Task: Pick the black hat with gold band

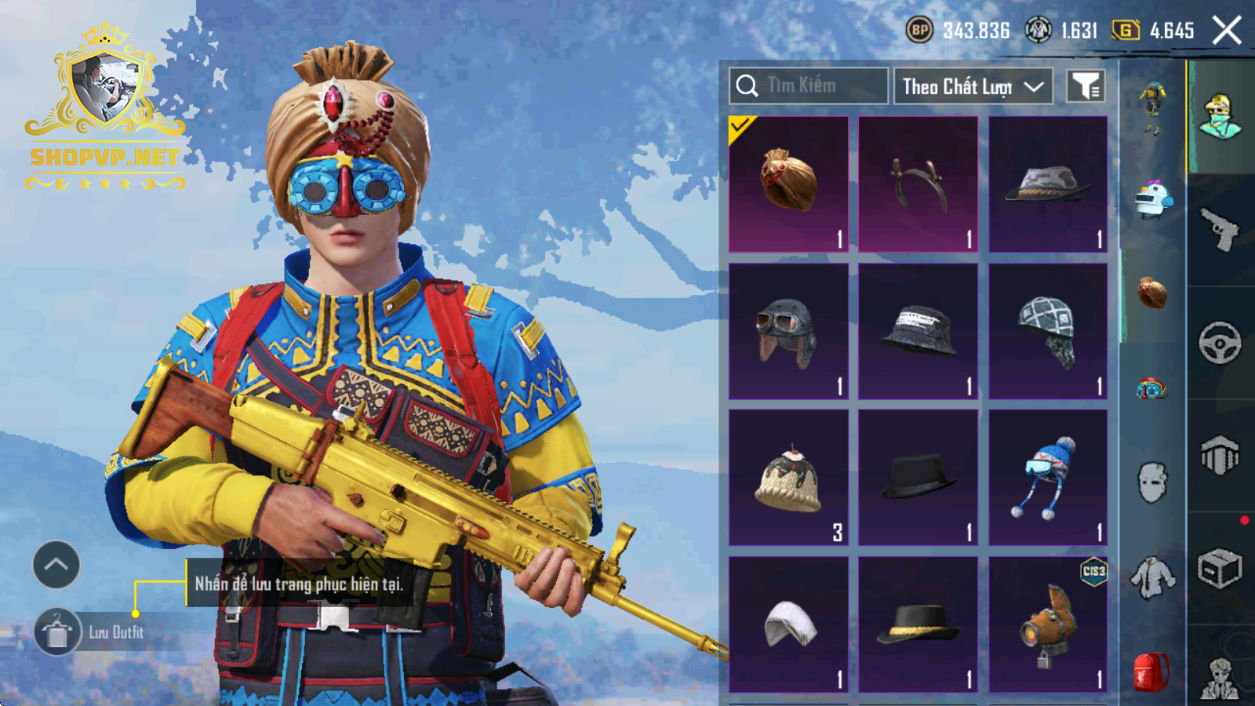Action: [x=918, y=624]
